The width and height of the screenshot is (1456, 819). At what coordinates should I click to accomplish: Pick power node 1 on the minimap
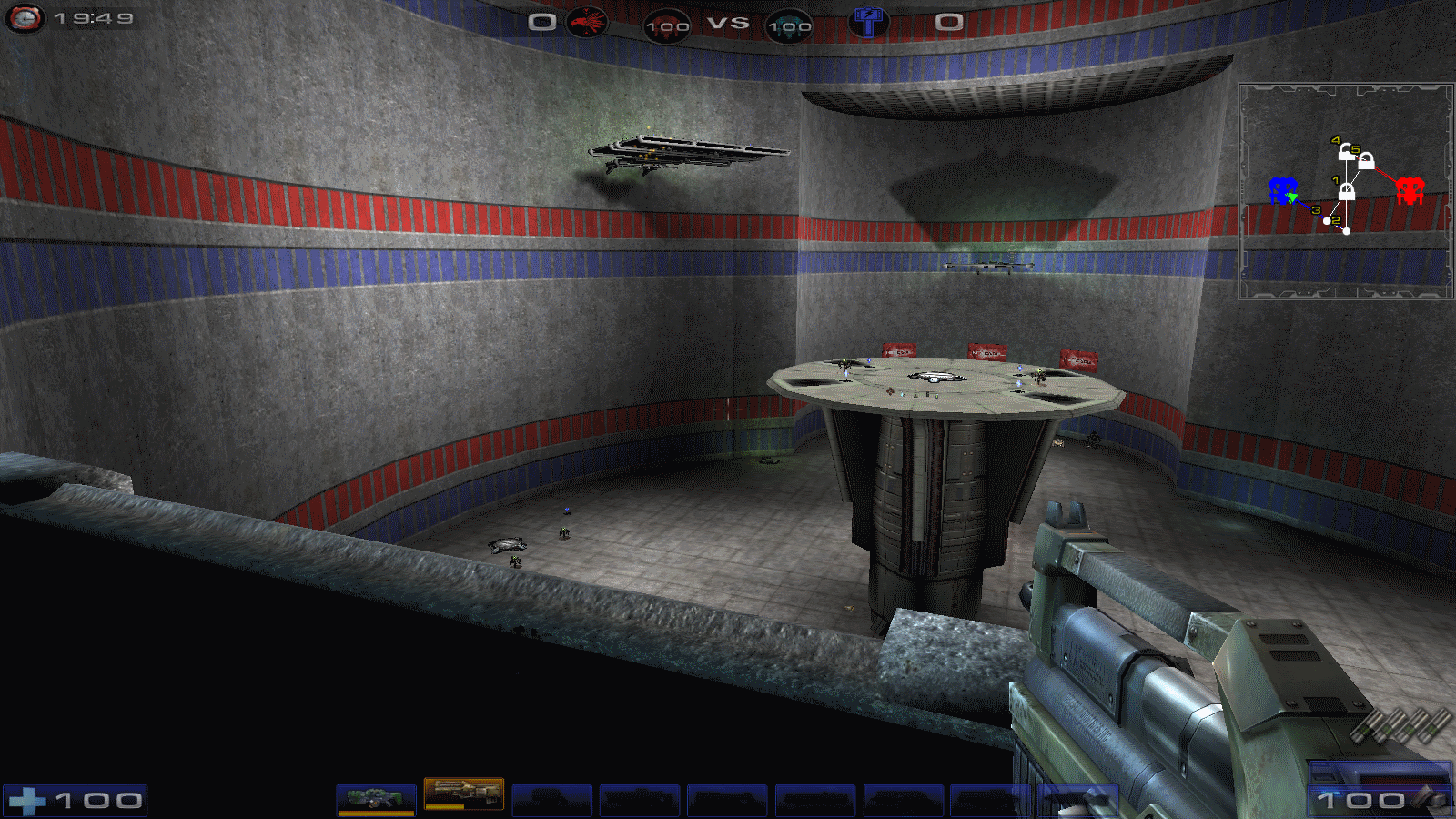tap(1346, 191)
